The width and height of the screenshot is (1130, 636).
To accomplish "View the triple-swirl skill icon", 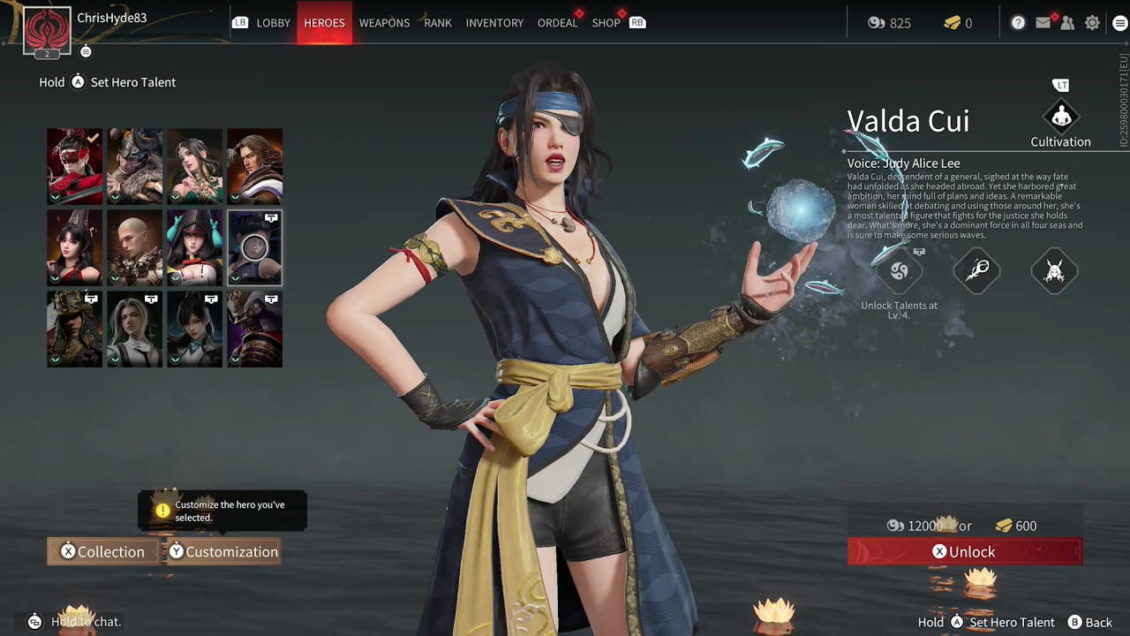I will pyautogui.click(x=897, y=270).
